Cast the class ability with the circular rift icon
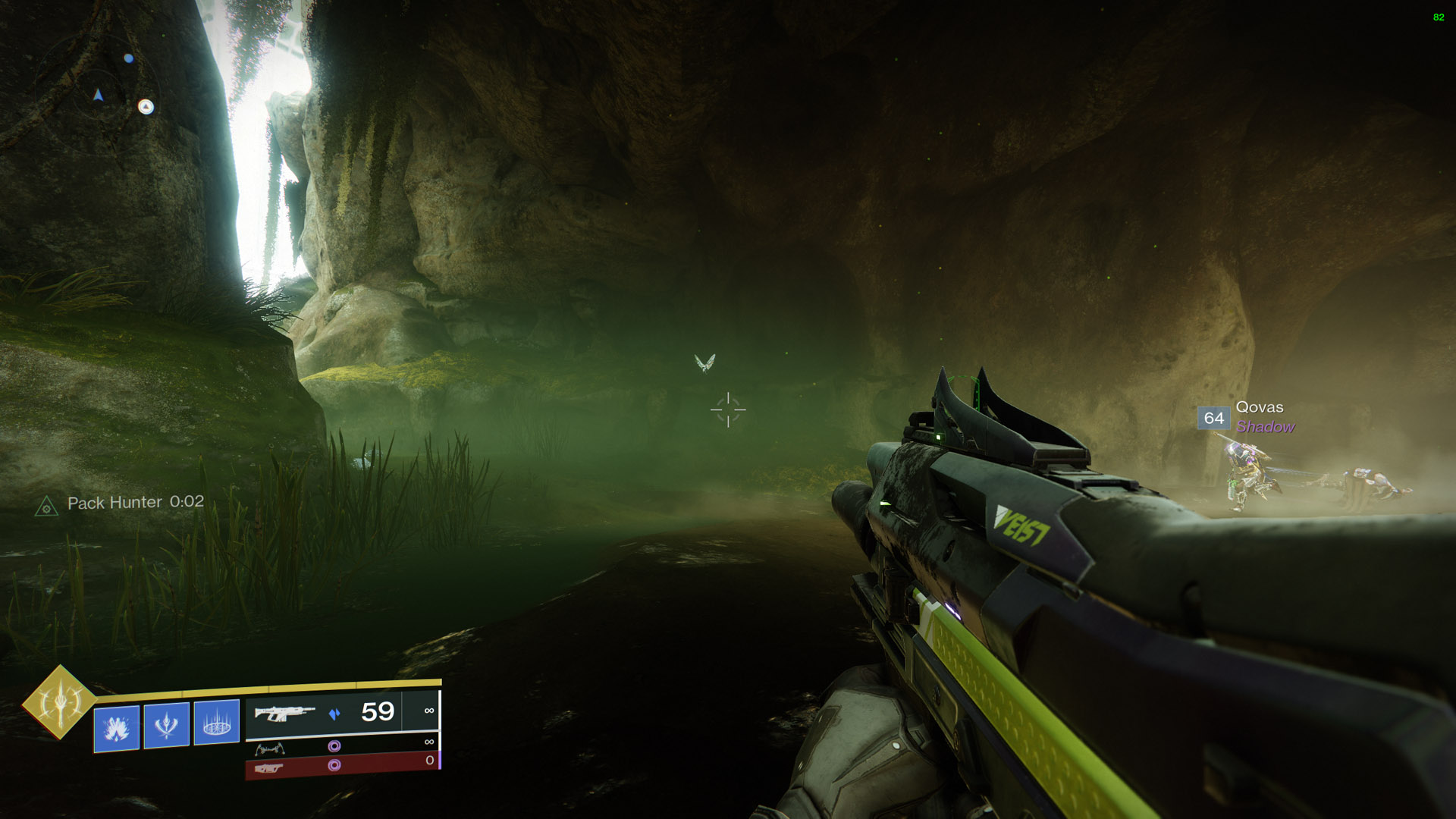Viewport: 1456px width, 819px height. [216, 723]
